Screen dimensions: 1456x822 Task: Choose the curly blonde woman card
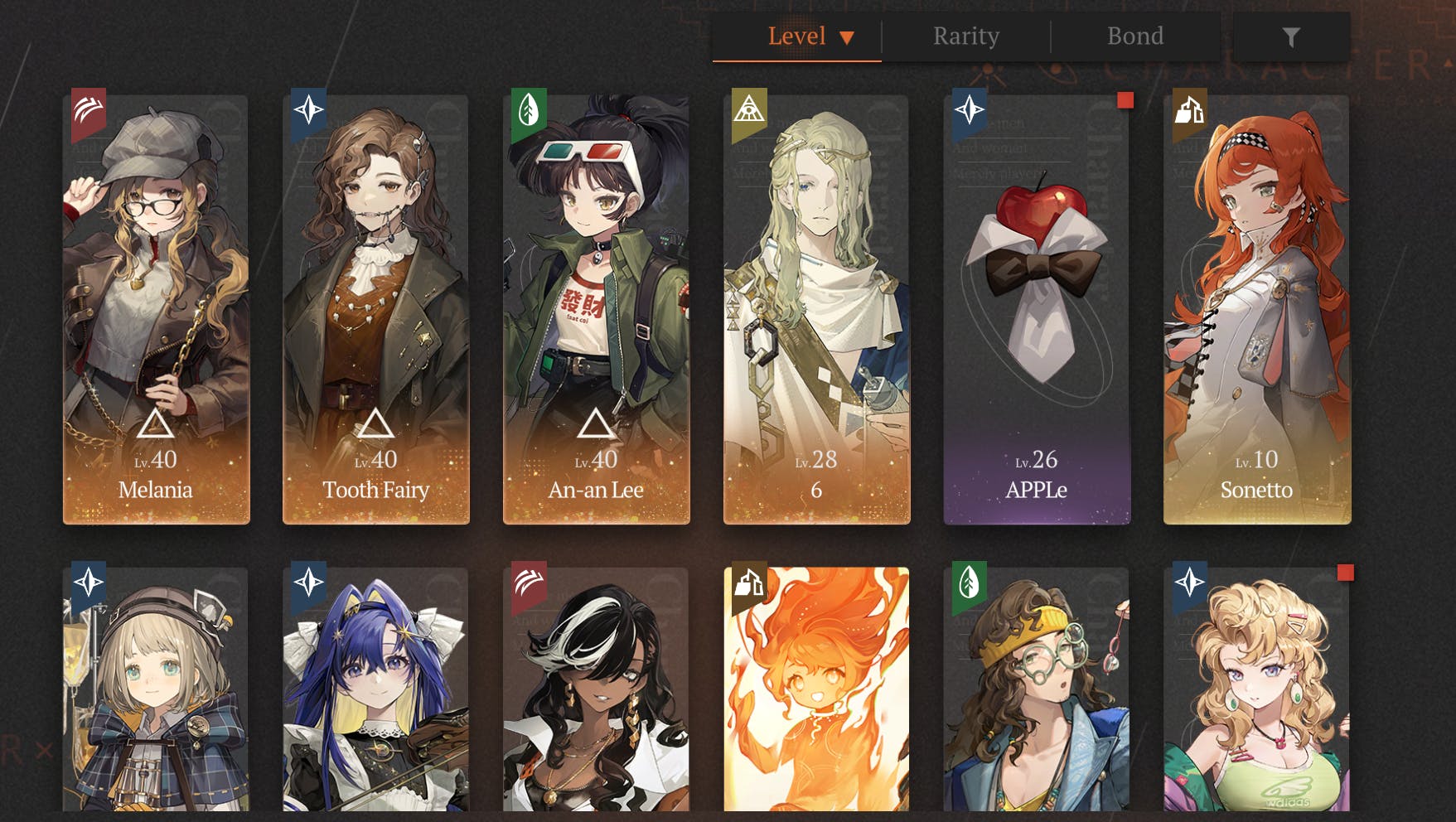point(1257,689)
